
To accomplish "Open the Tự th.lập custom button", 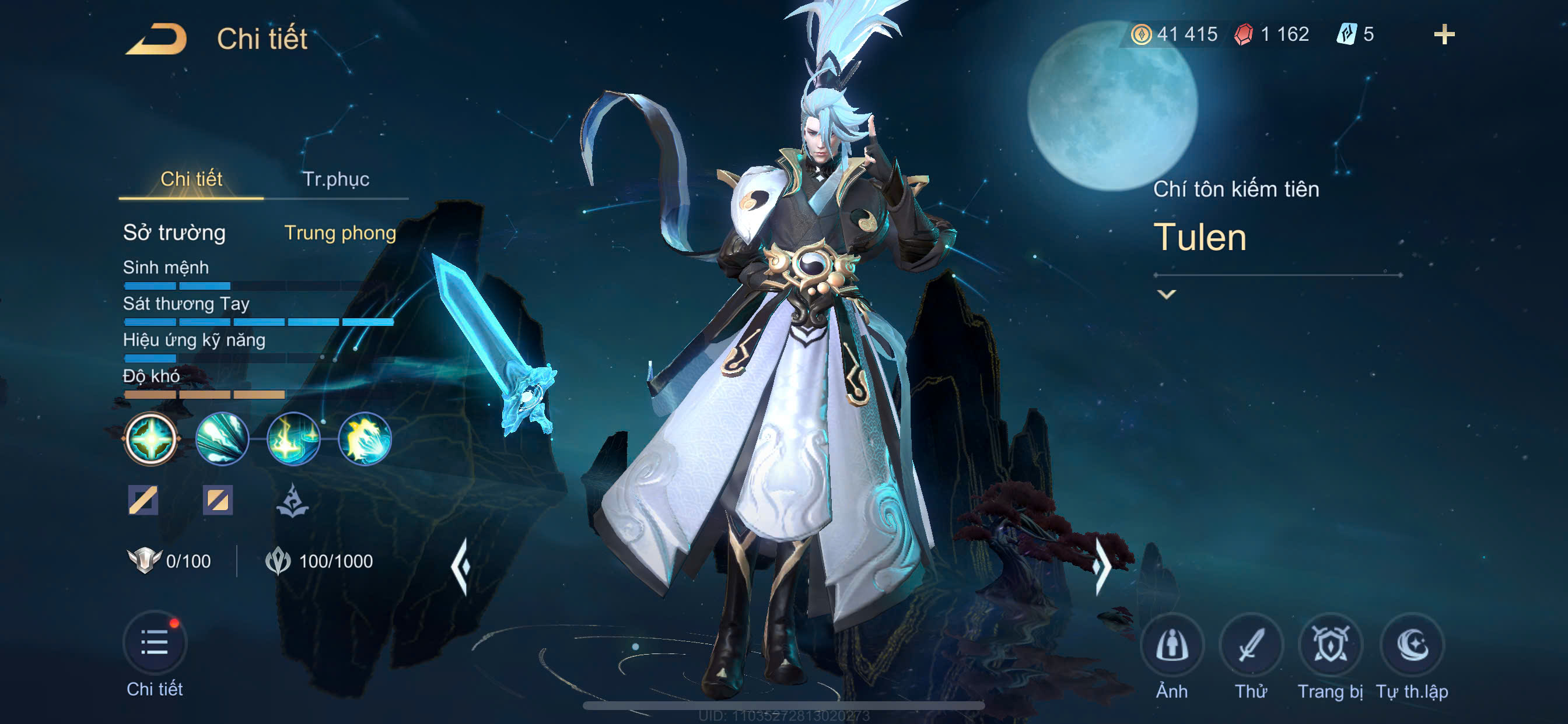I will coord(1412,645).
